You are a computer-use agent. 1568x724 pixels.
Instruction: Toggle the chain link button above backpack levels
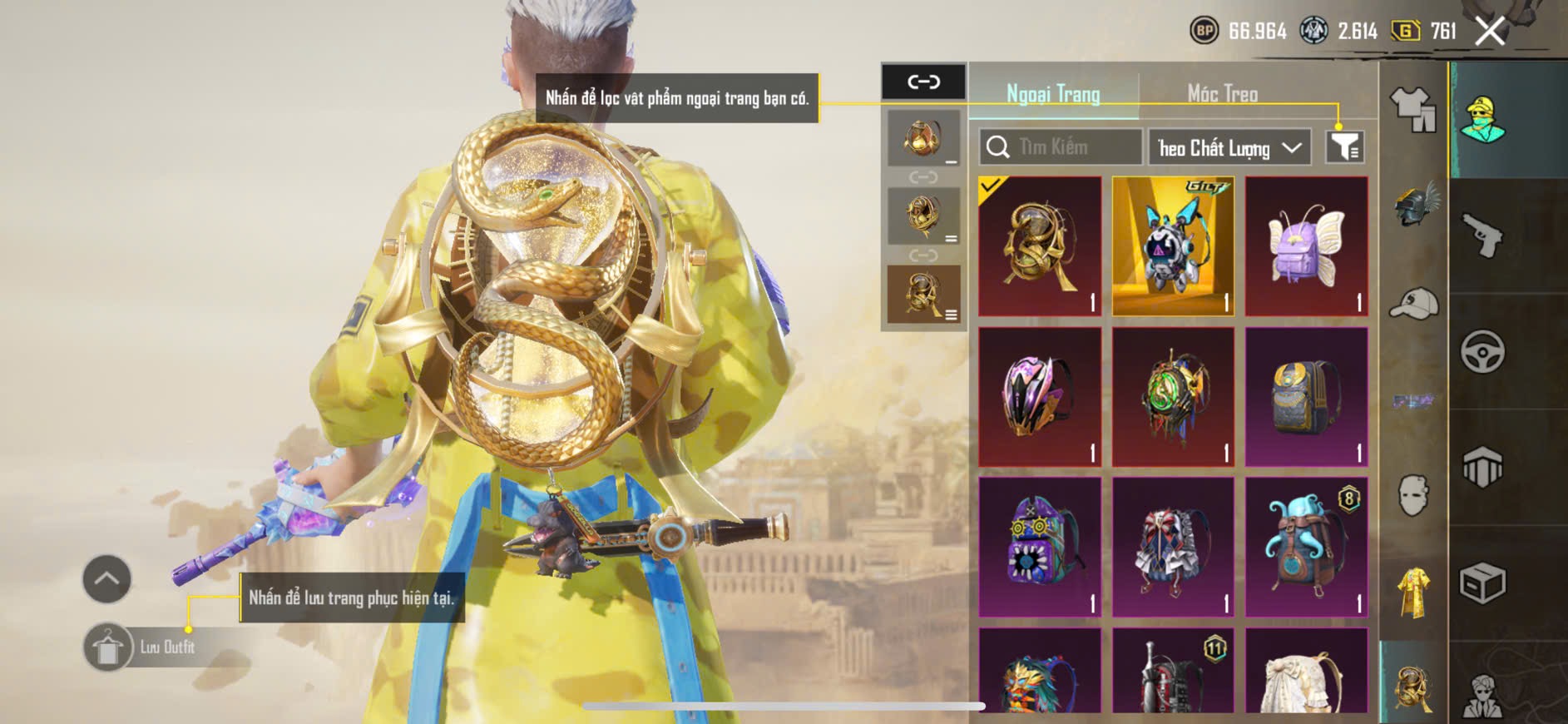pos(923,82)
